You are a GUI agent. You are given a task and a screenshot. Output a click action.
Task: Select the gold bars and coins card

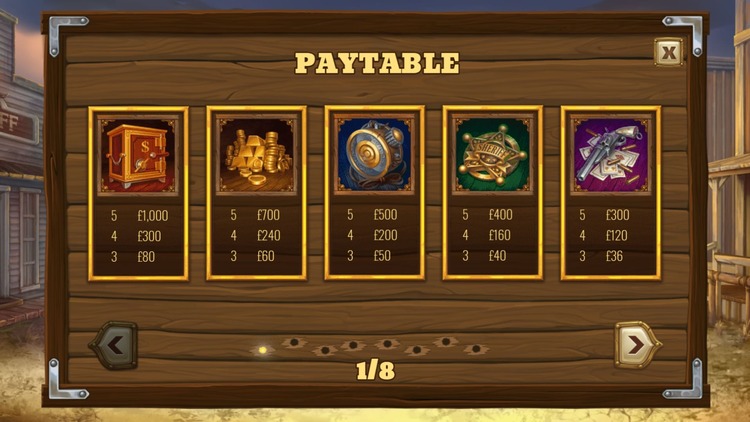click(256, 193)
